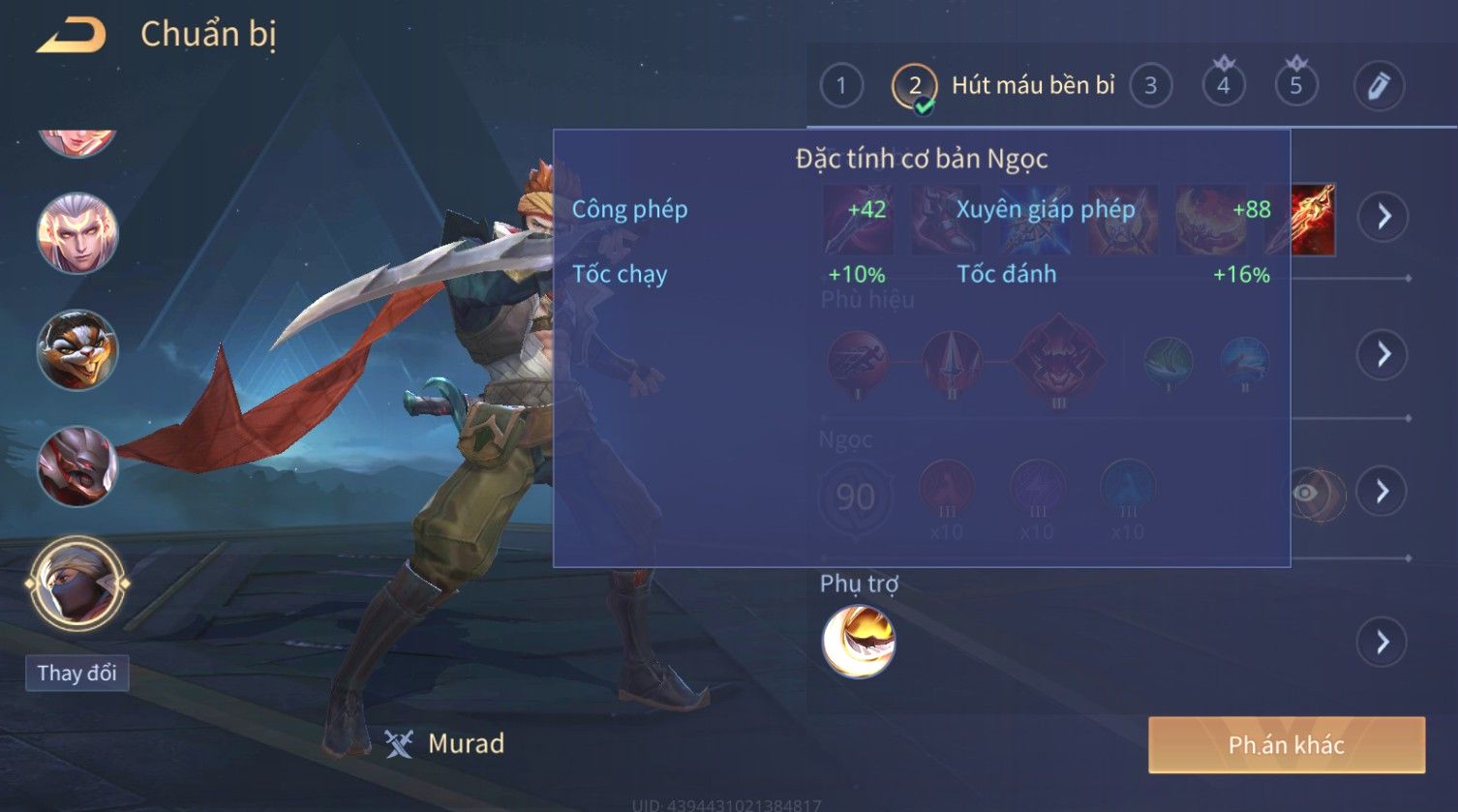The height and width of the screenshot is (812, 1458).
Task: Pick the raccoon-like hero portrait
Action: pyautogui.click(x=76, y=349)
